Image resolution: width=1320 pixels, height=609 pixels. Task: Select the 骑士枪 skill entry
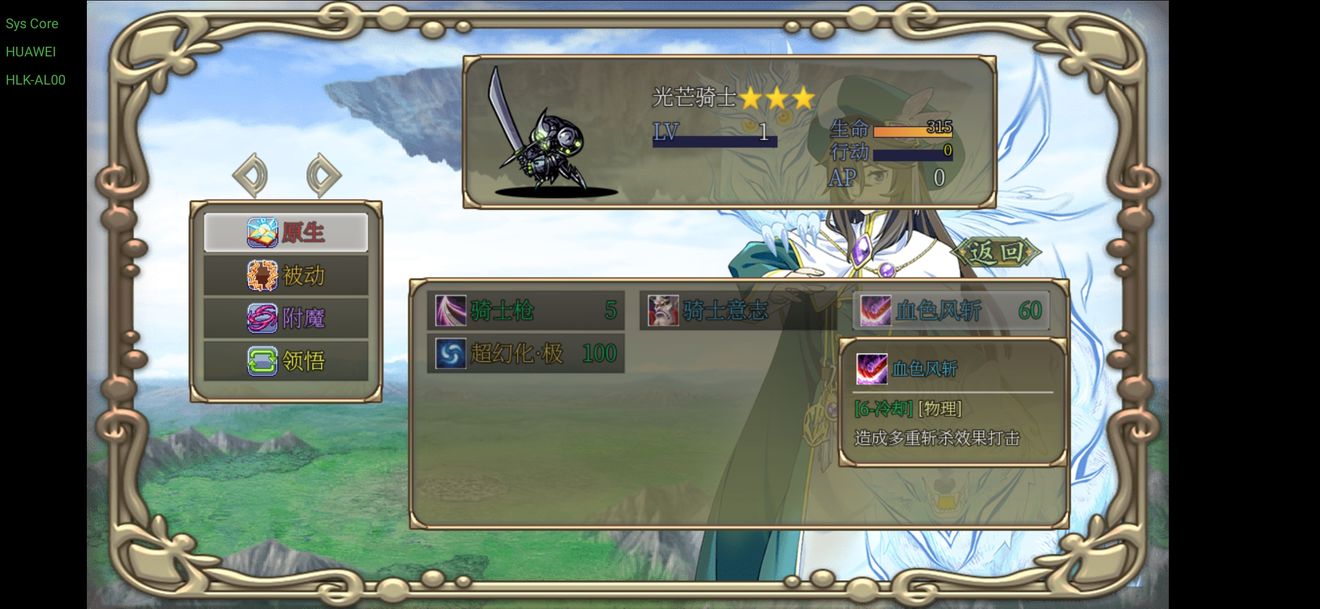coord(526,310)
